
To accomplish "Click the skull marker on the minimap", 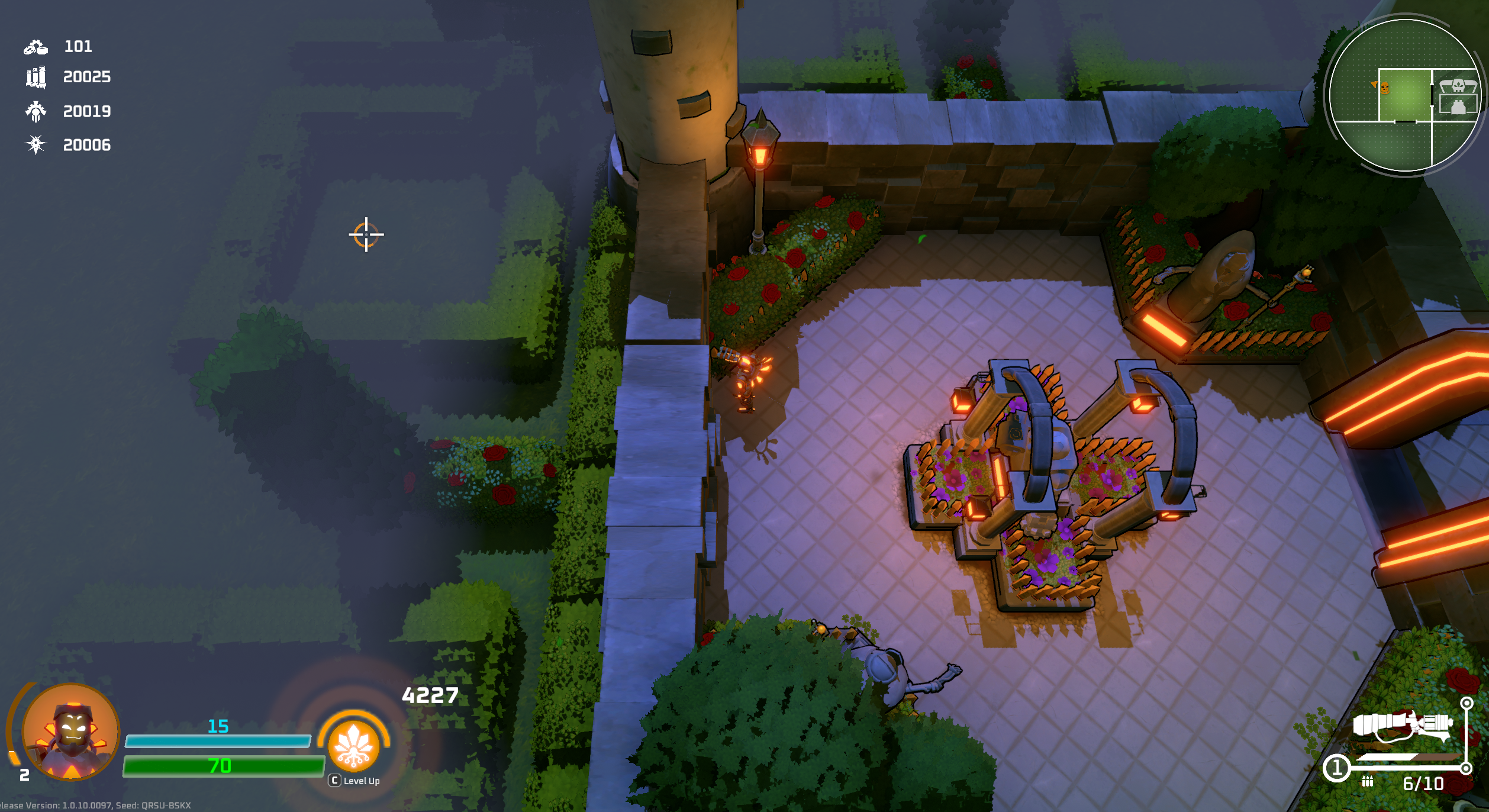I will tap(1458, 86).
